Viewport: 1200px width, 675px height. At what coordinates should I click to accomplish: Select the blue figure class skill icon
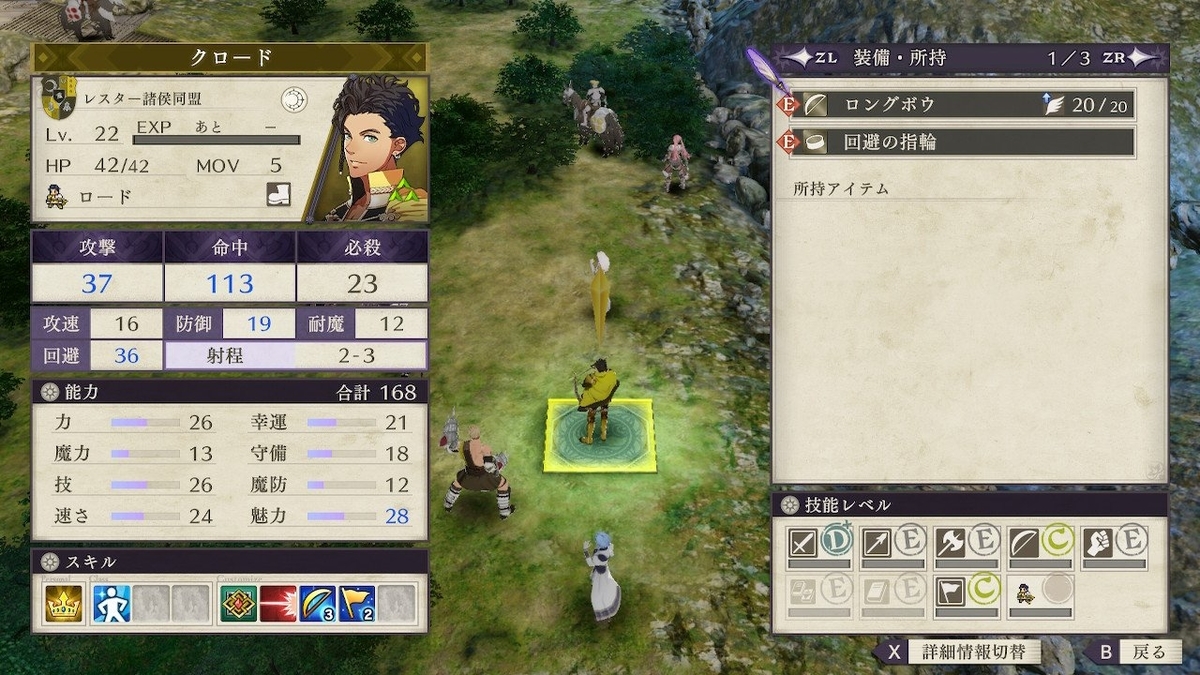click(x=112, y=604)
